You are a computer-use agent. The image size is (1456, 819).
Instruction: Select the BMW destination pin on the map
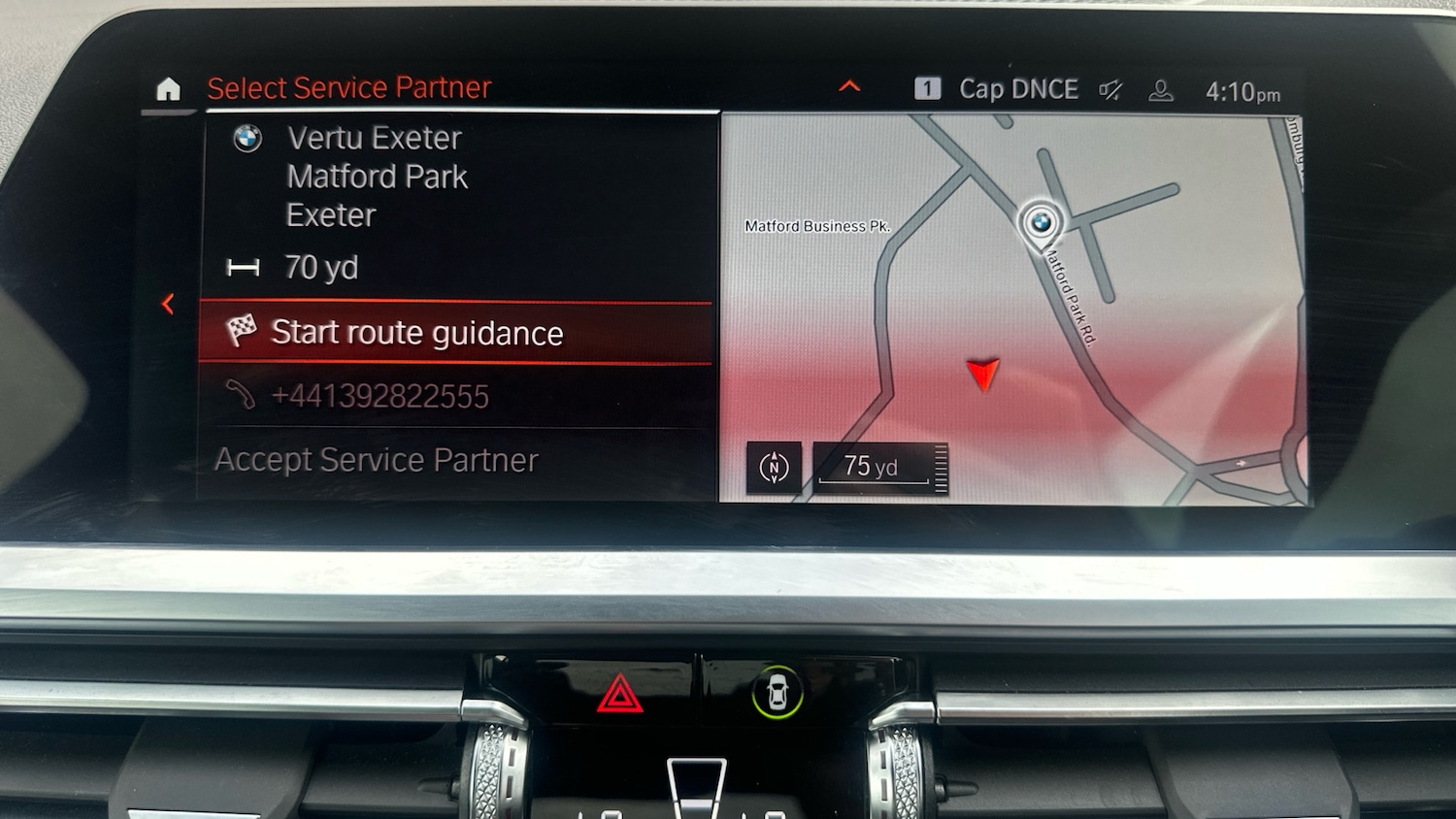(x=1042, y=224)
